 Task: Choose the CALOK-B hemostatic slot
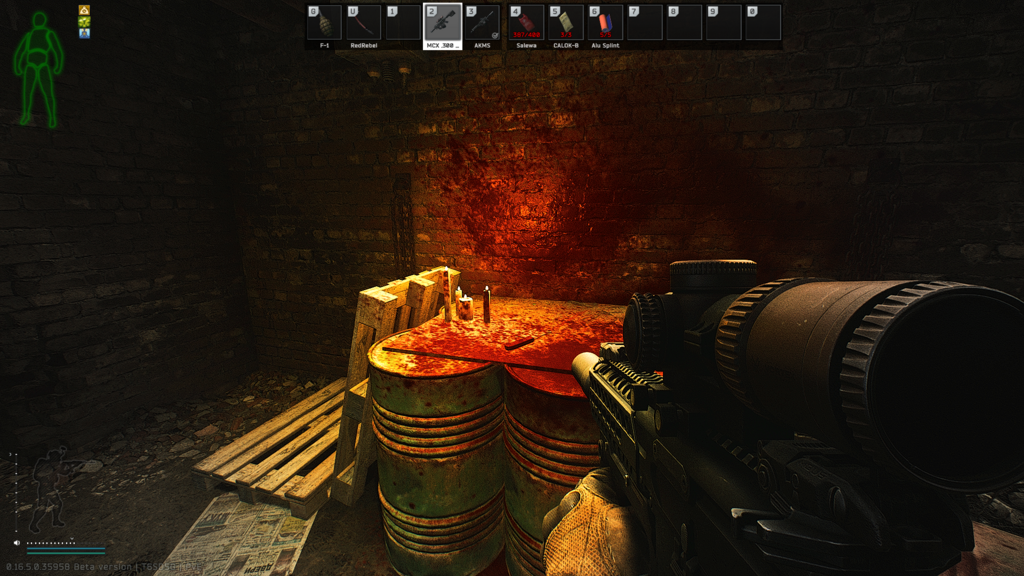coord(566,23)
